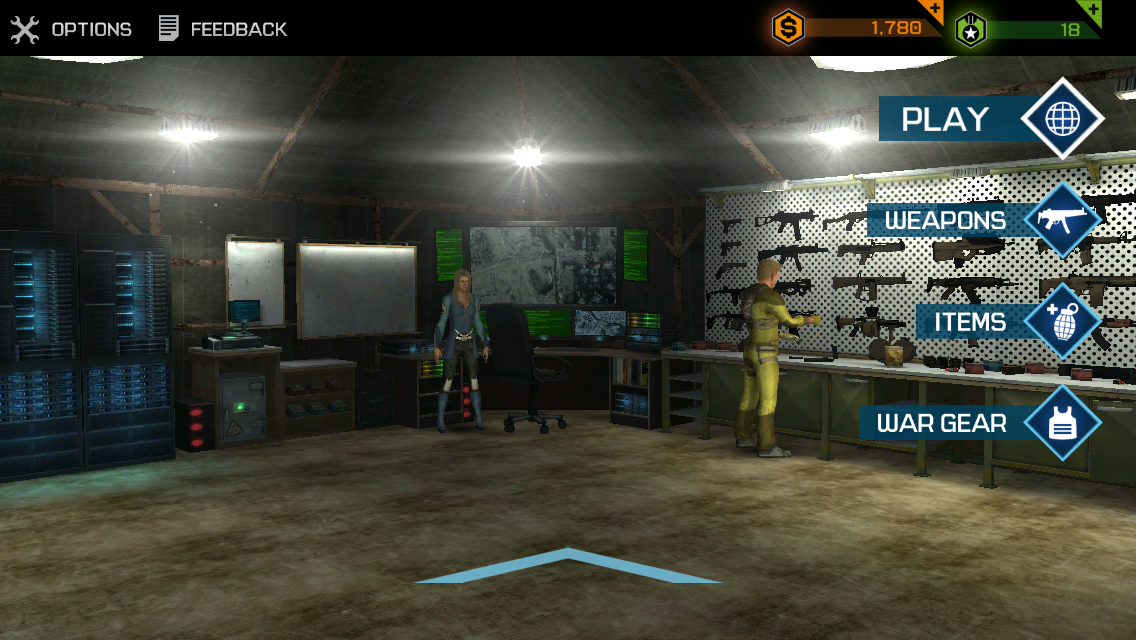Go to the Items shop
This screenshot has height=640, width=1136.
click(1008, 322)
